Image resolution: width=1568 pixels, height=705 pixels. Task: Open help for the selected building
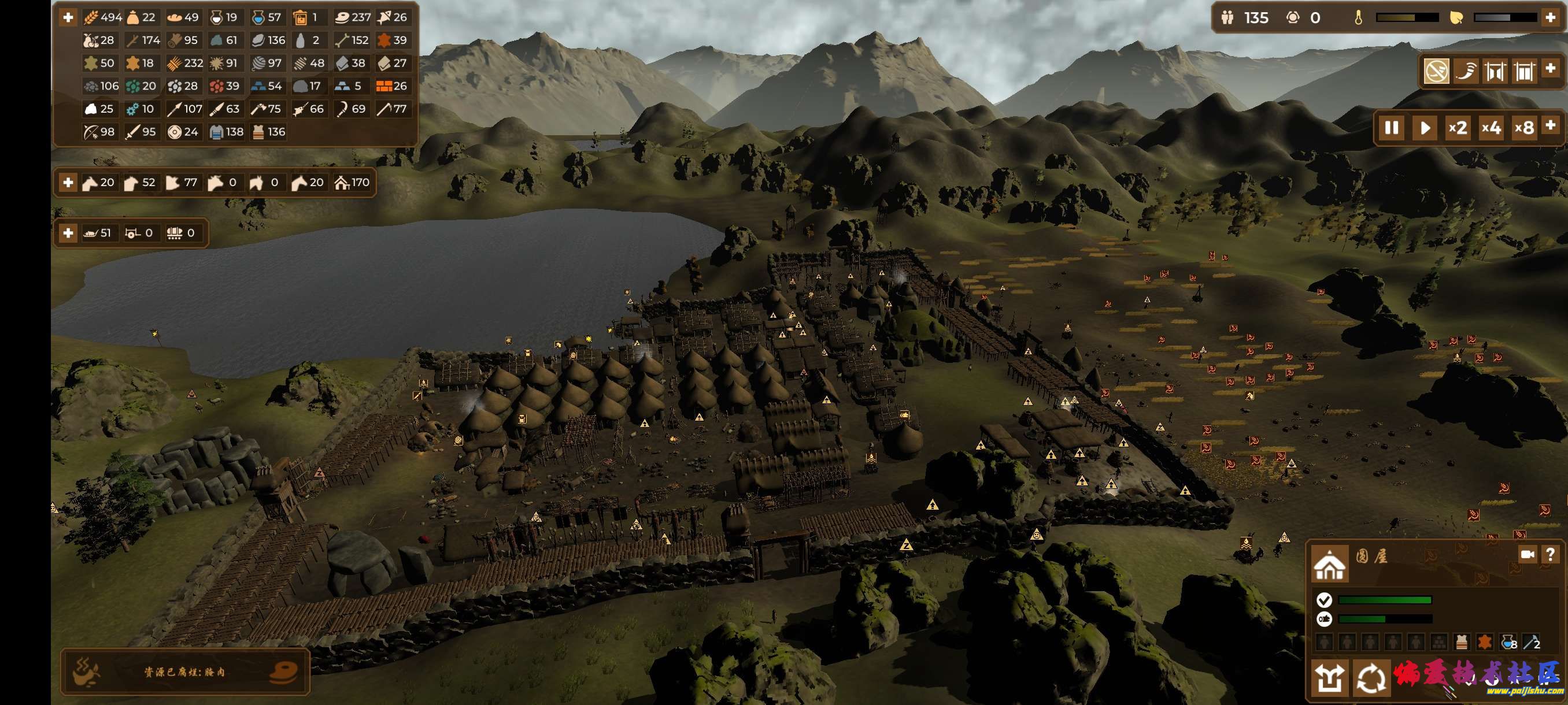point(1550,554)
